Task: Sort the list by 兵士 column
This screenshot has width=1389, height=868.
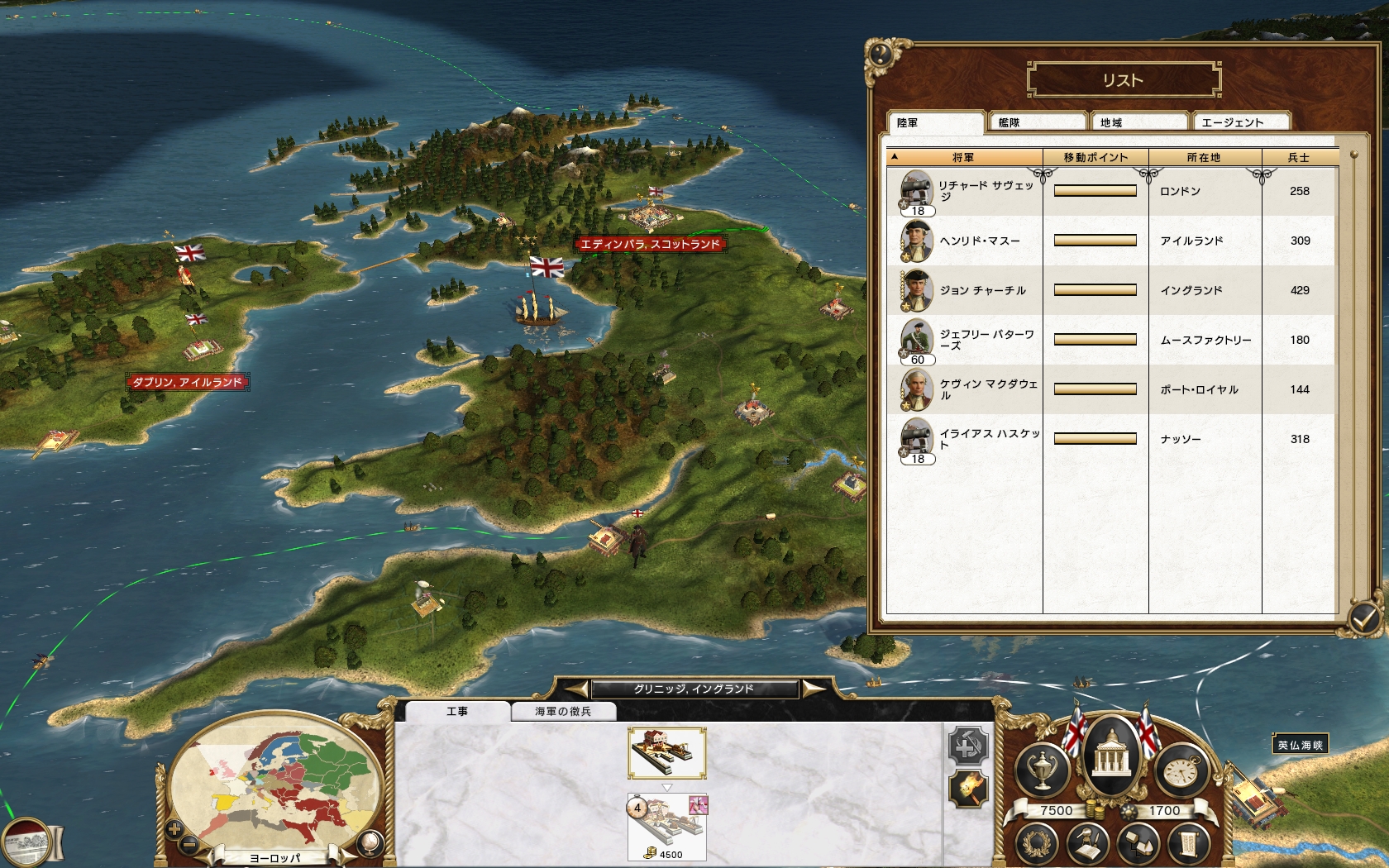Action: pyautogui.click(x=1299, y=157)
